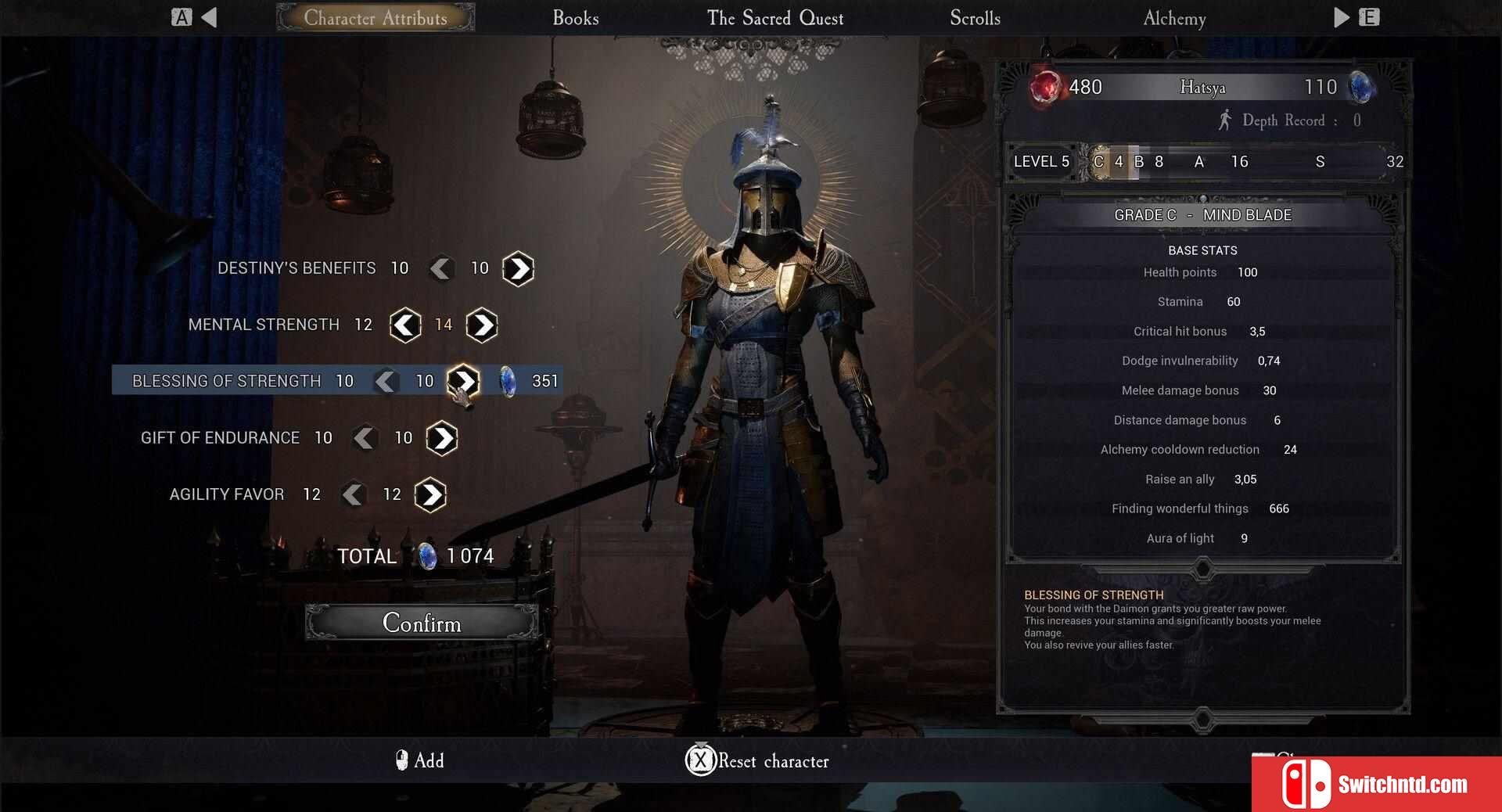Switch to the Books tab

[575, 18]
